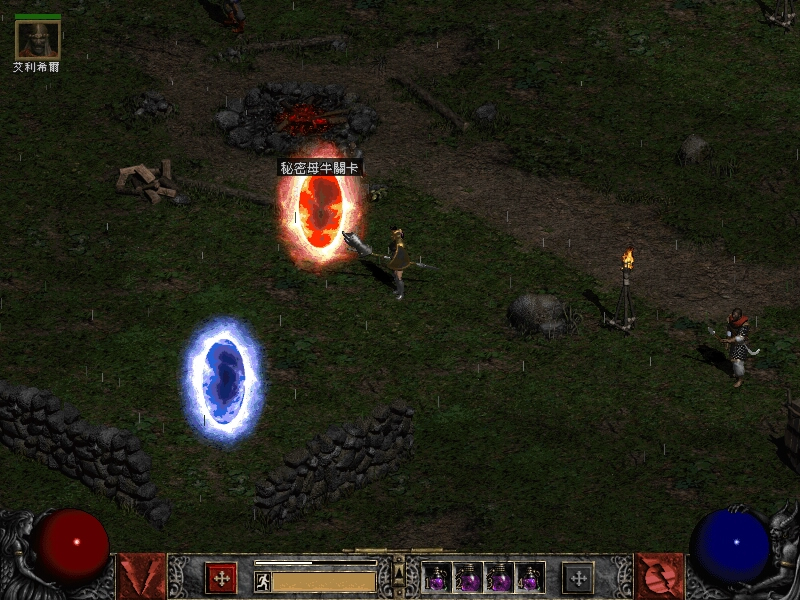800x600 pixels.
Task: Drink the purple potion in belt slot 2
Action: (468, 577)
